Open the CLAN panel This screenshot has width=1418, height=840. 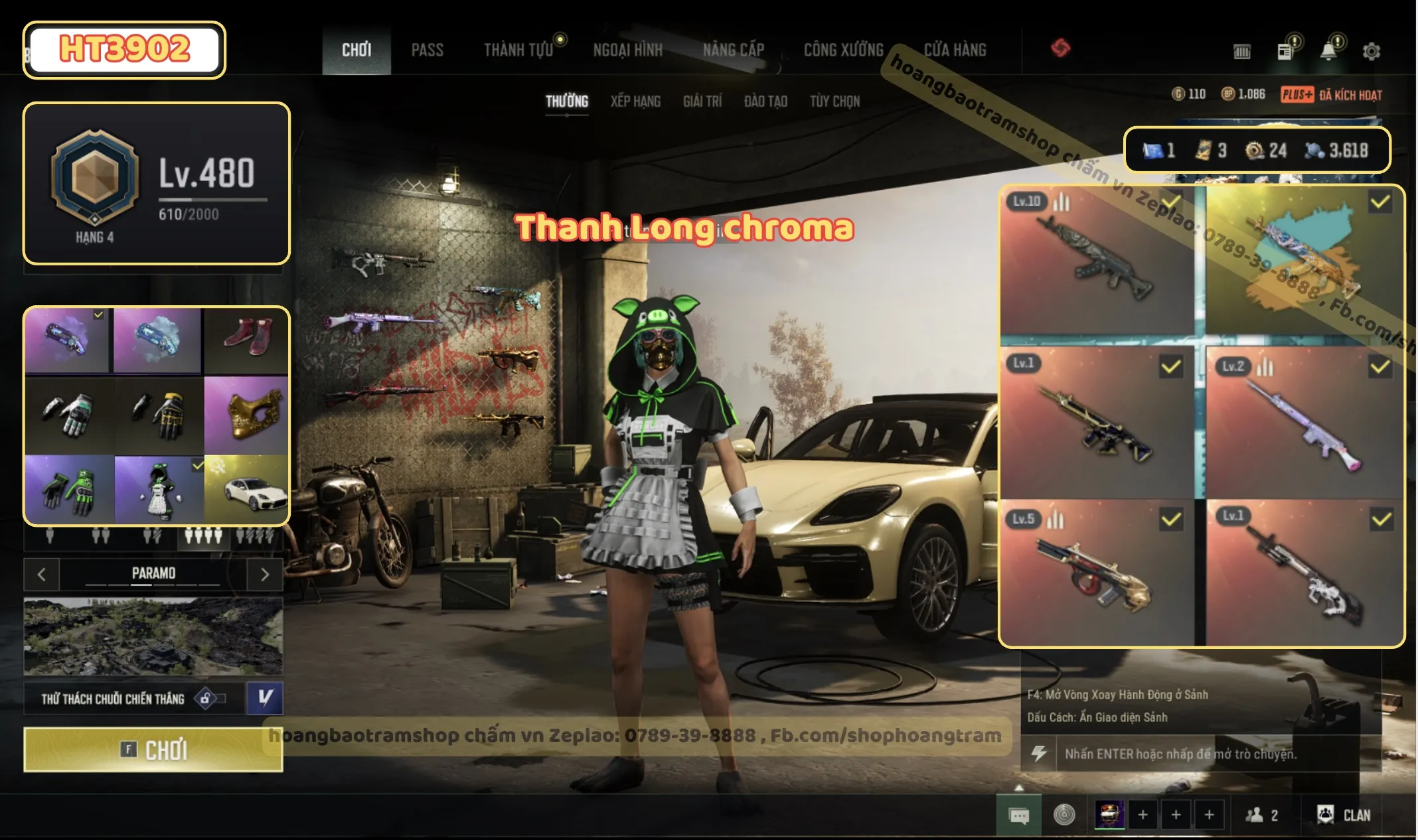pyautogui.click(x=1344, y=815)
